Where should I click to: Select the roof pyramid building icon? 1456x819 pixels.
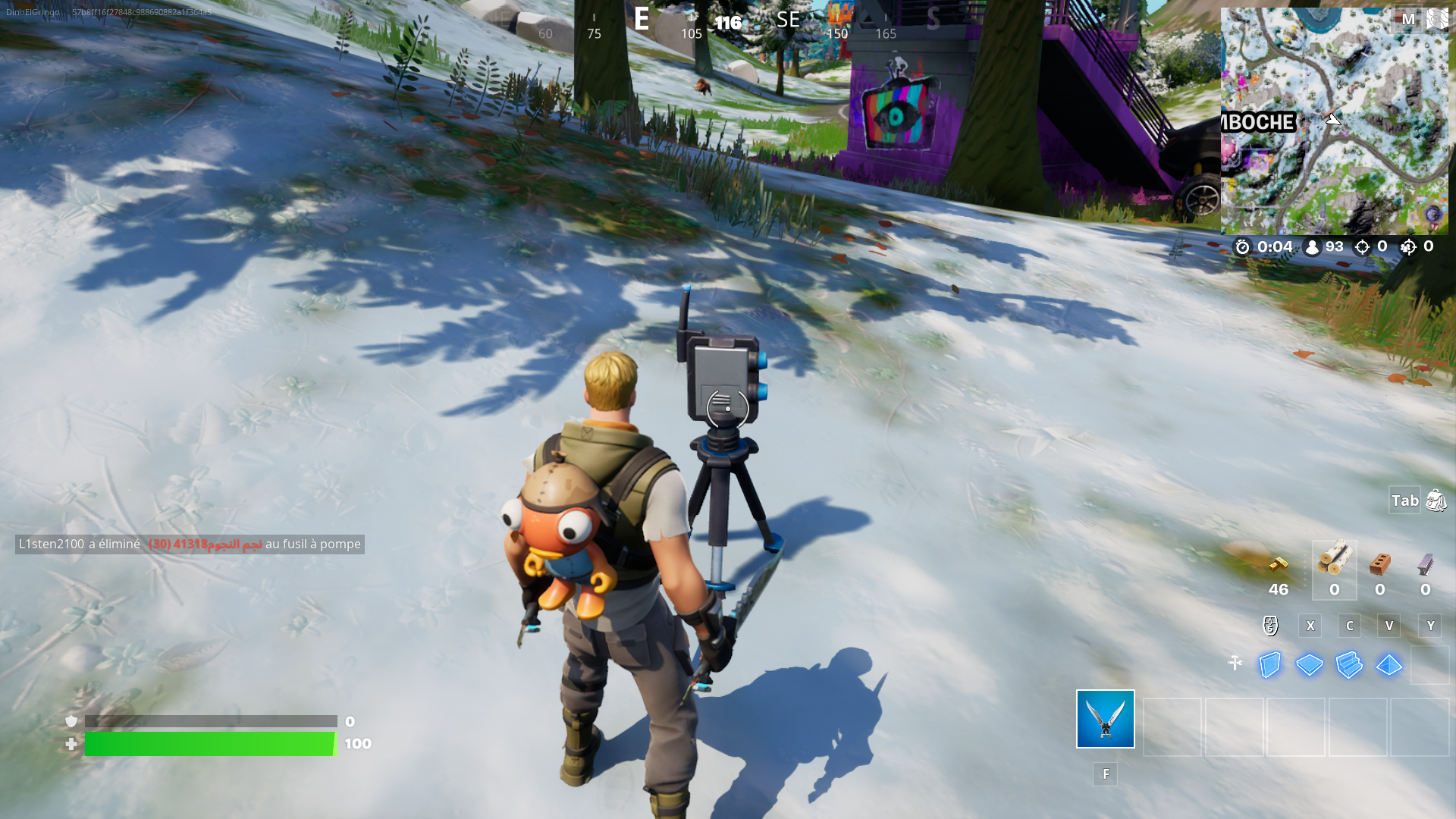click(x=1388, y=665)
